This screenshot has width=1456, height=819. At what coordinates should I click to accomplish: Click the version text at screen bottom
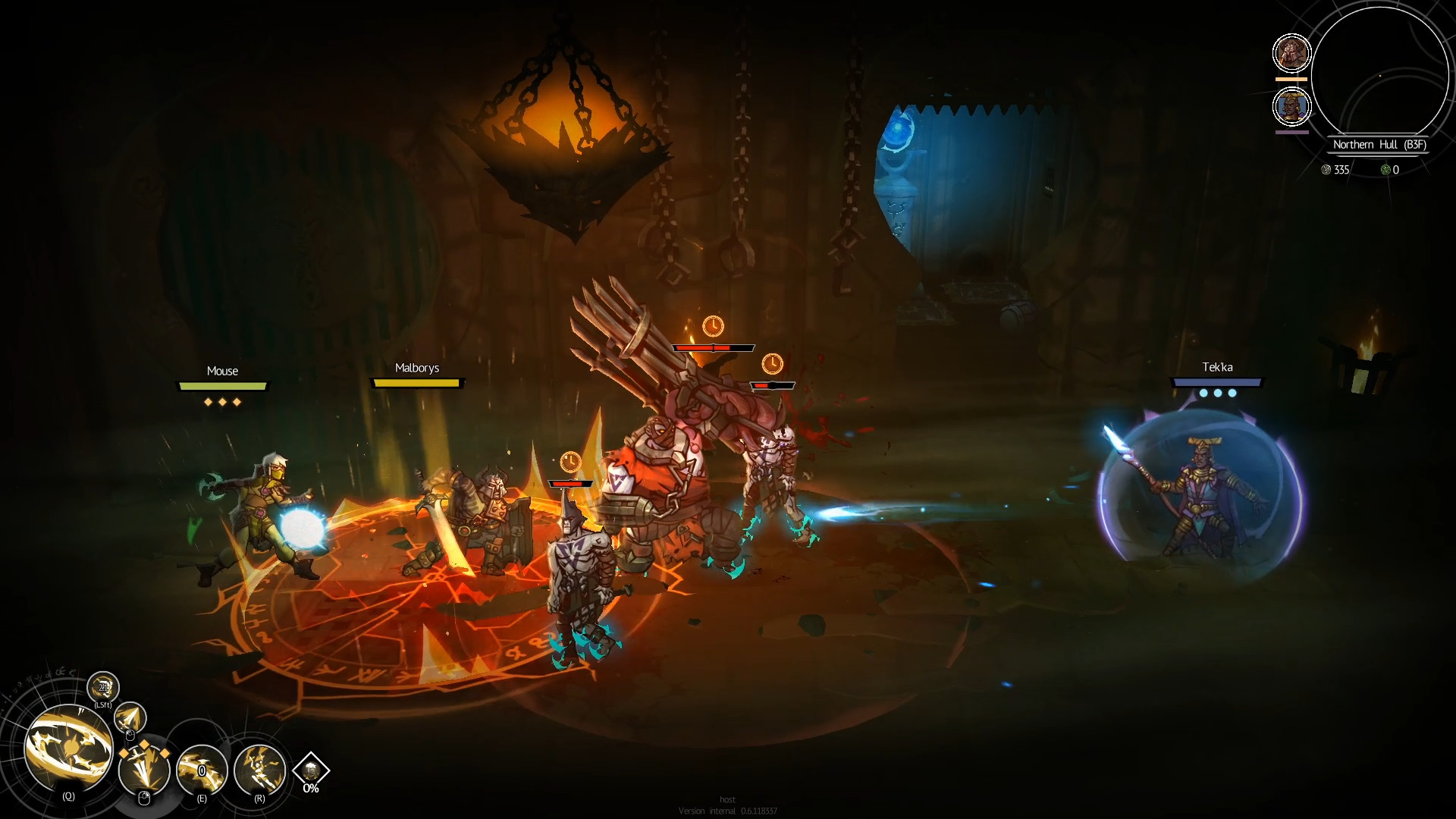pyautogui.click(x=729, y=809)
